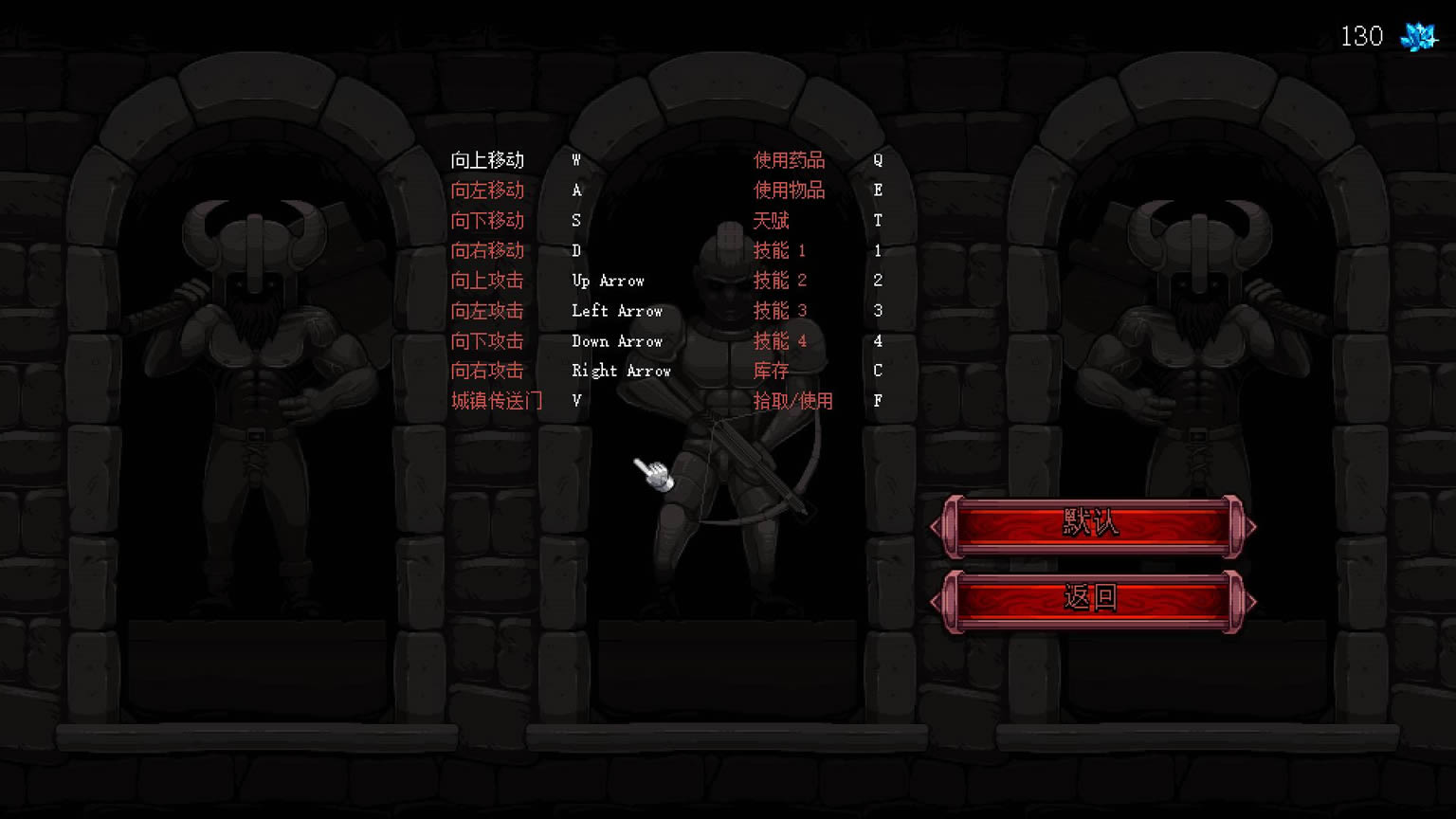Viewport: 1456px width, 819px height.
Task: Select the 向右攻击 binding entry
Action: (487, 371)
